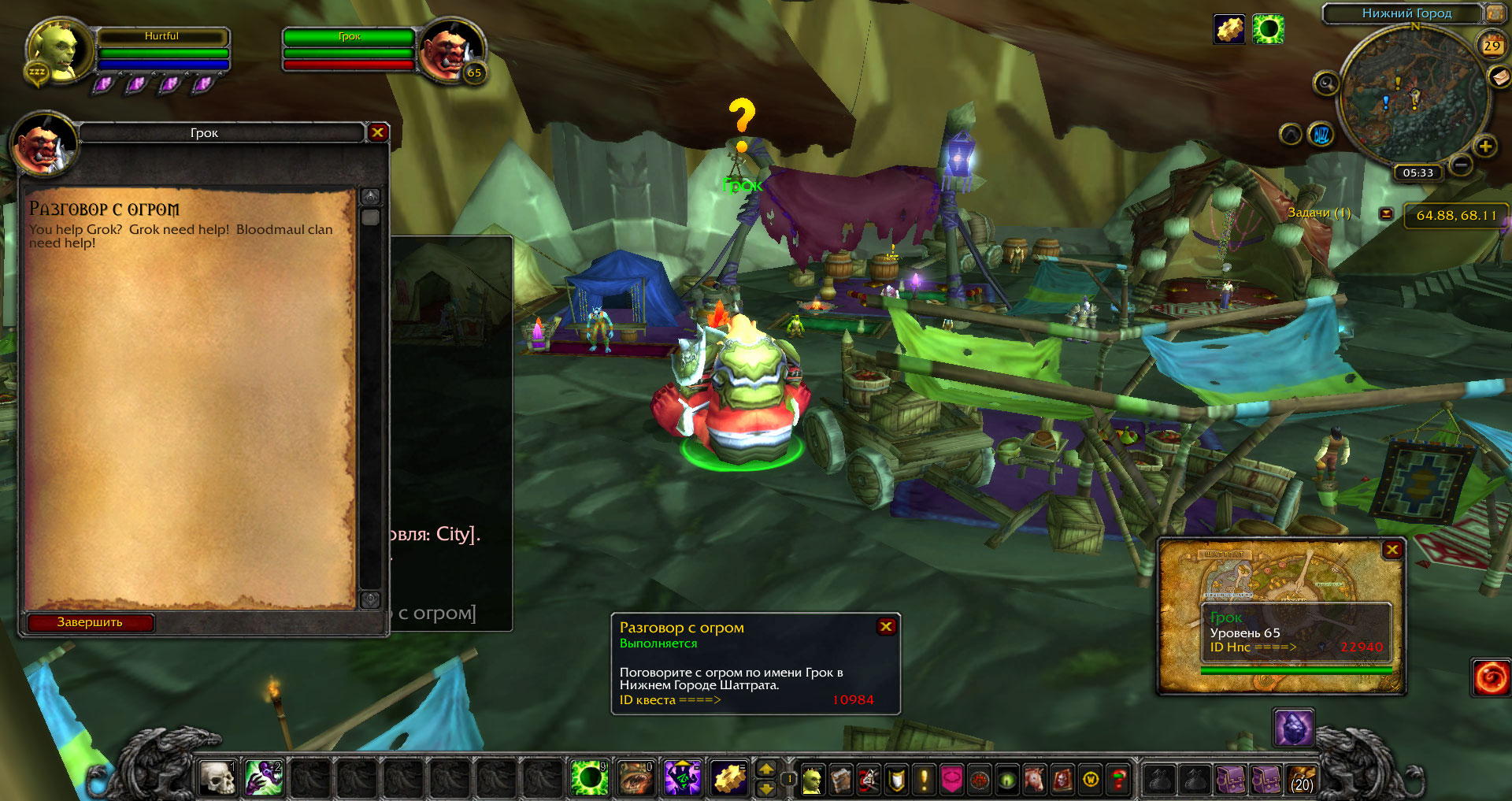
Task: Close the Грок map tooltip panel
Action: click(1392, 550)
